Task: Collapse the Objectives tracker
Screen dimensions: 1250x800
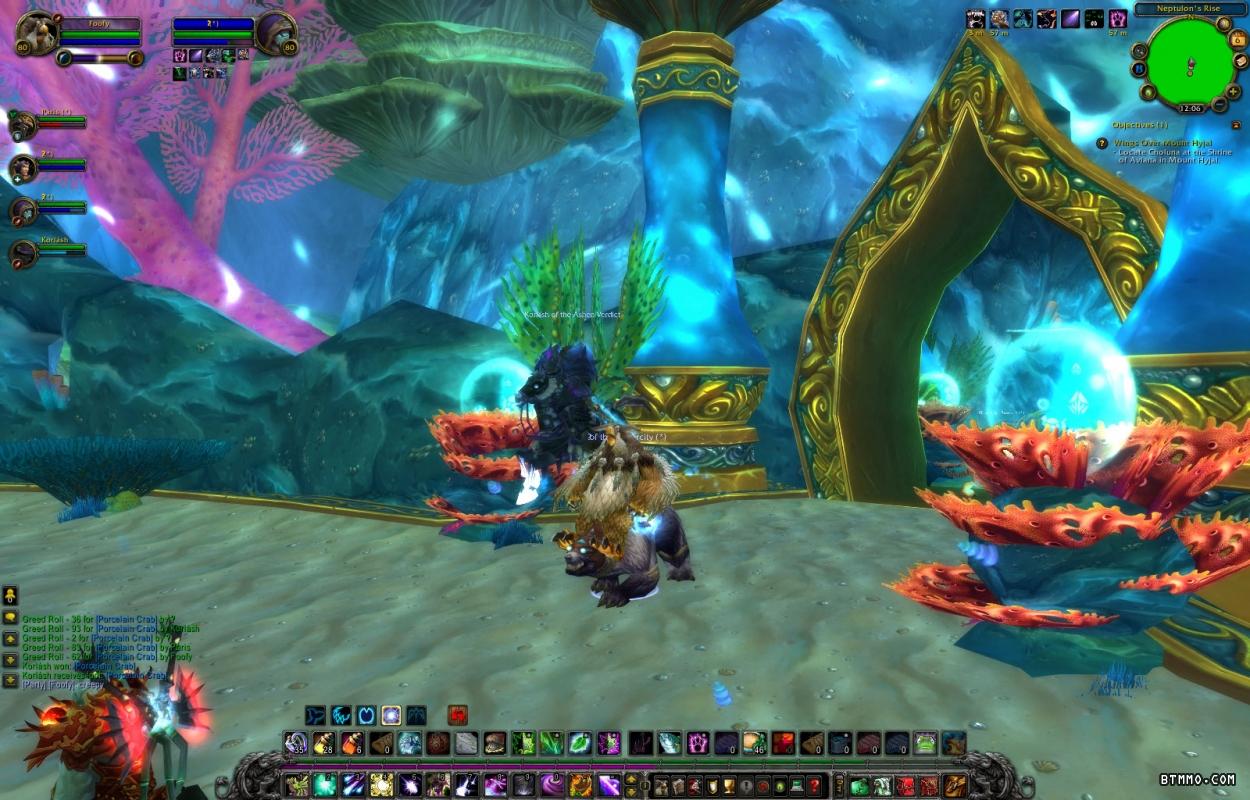Action: coord(1236,125)
